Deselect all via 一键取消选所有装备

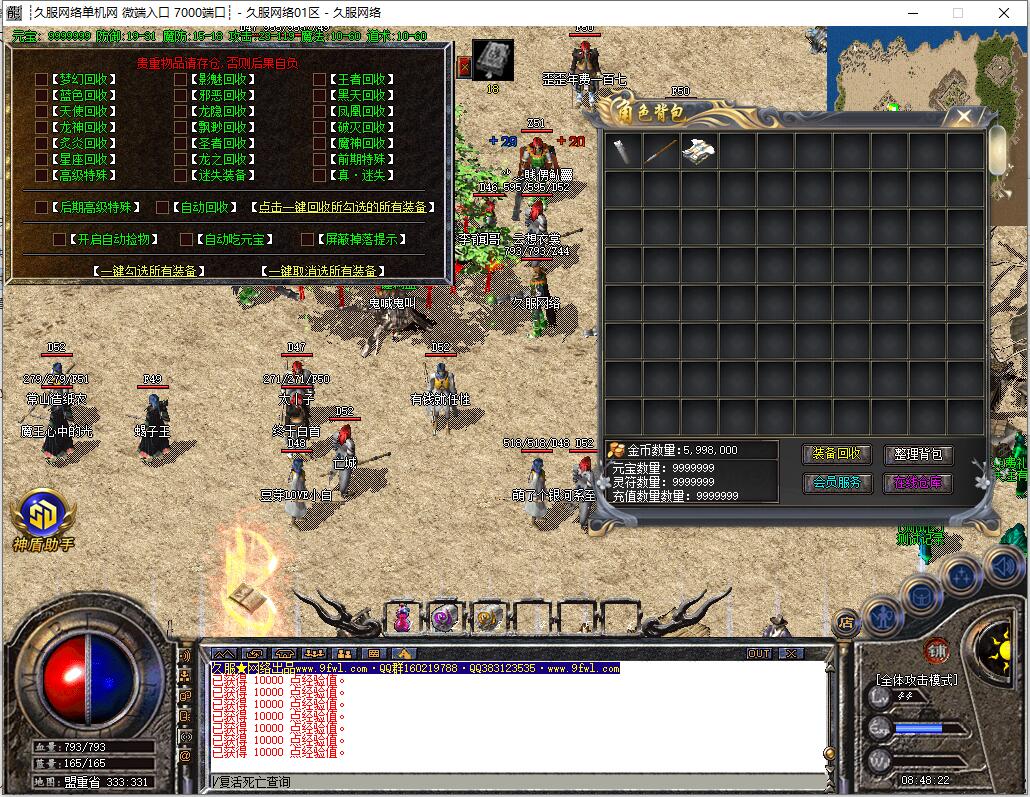coord(325,271)
